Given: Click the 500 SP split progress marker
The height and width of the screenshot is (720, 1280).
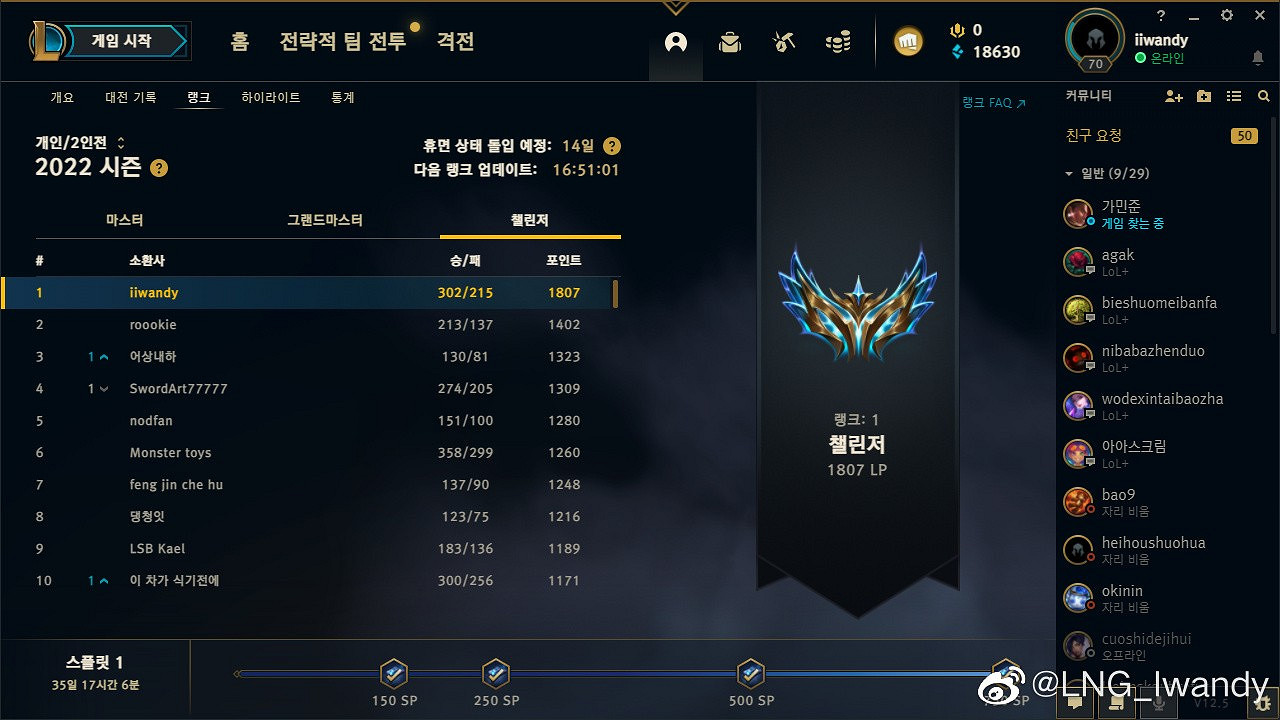Looking at the screenshot, I should 750,673.
